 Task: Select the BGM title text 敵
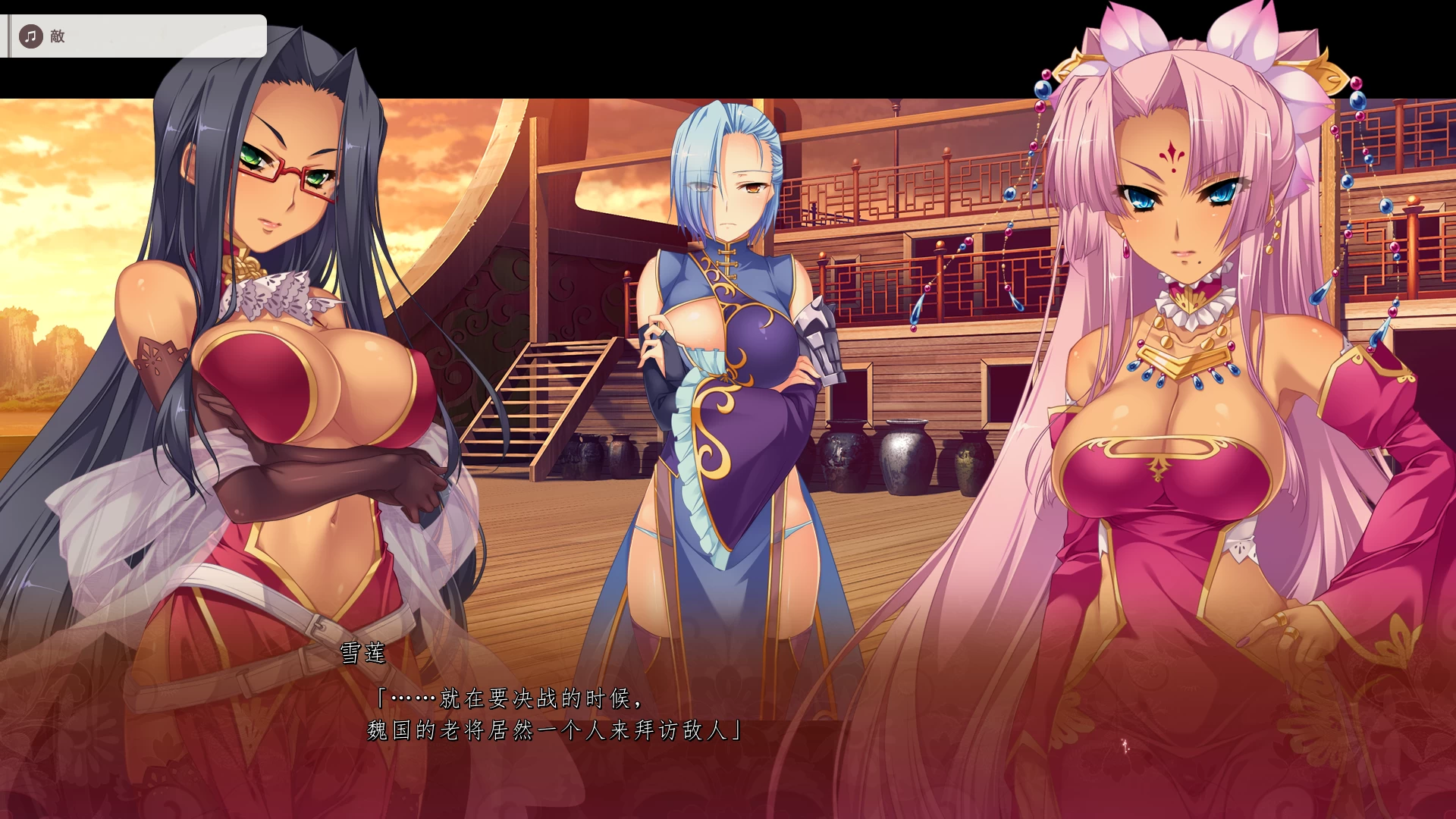(x=58, y=35)
